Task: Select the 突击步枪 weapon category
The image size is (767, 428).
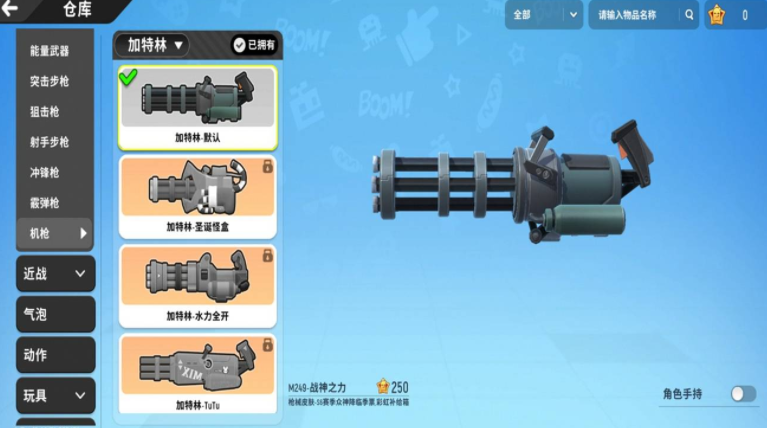Action: point(50,81)
